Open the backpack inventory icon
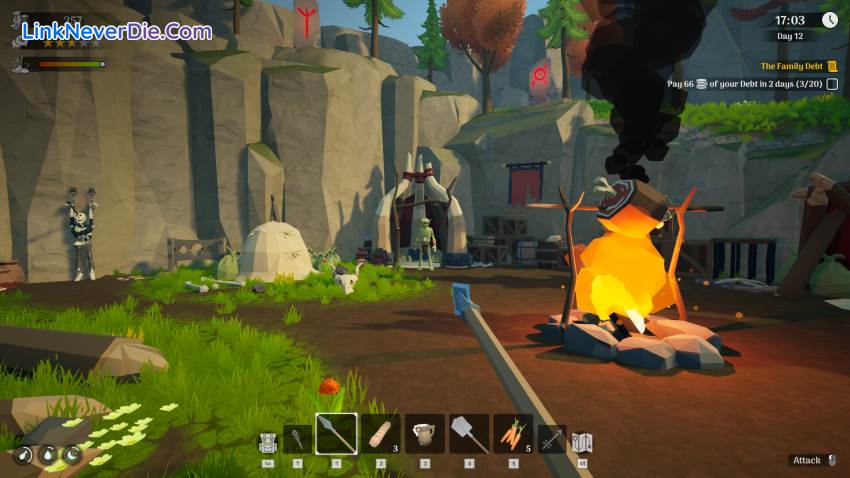The image size is (850, 478). click(x=267, y=441)
